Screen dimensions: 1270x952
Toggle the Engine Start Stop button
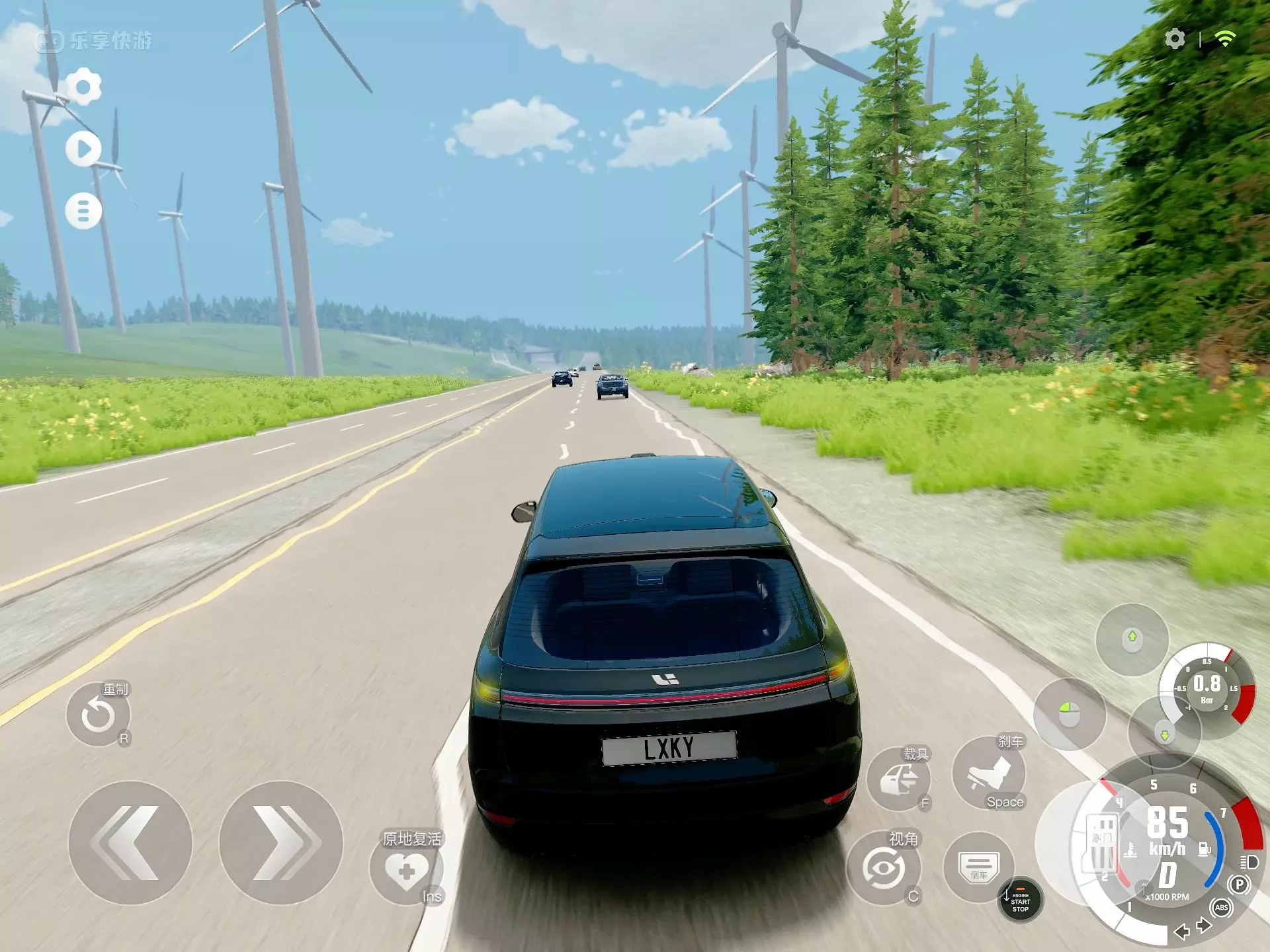pyautogui.click(x=1021, y=901)
